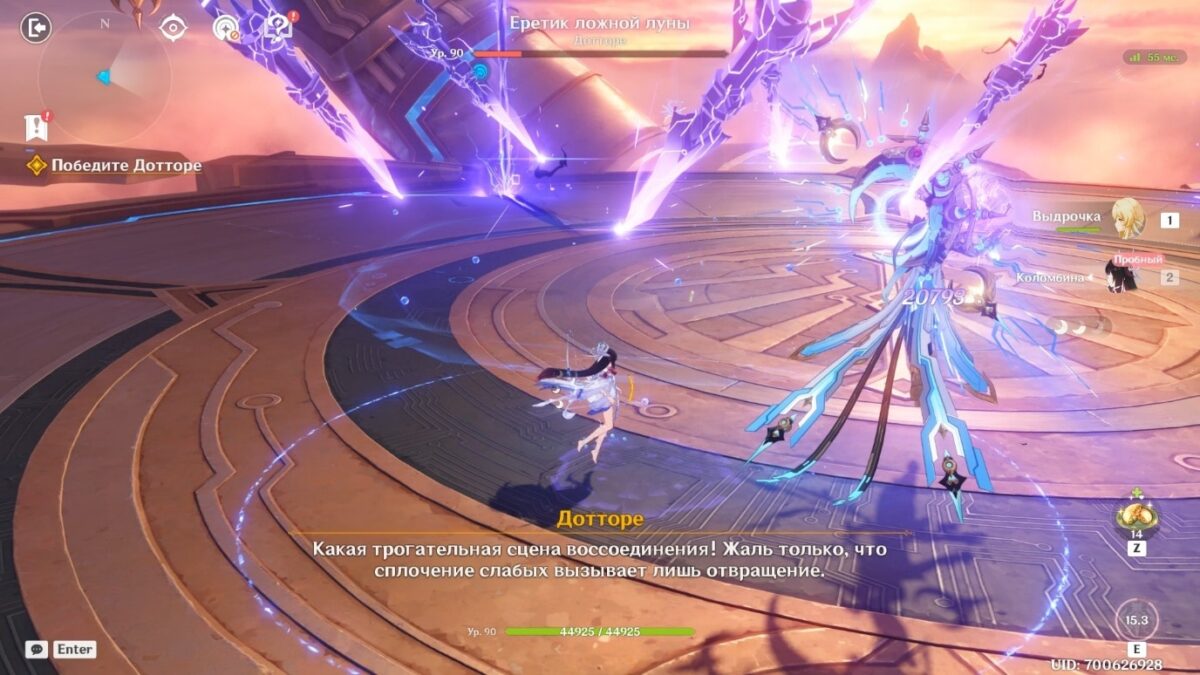Select the "Победите Дотторе" objective tracker
Image resolution: width=1200 pixels, height=675 pixels.
point(126,166)
